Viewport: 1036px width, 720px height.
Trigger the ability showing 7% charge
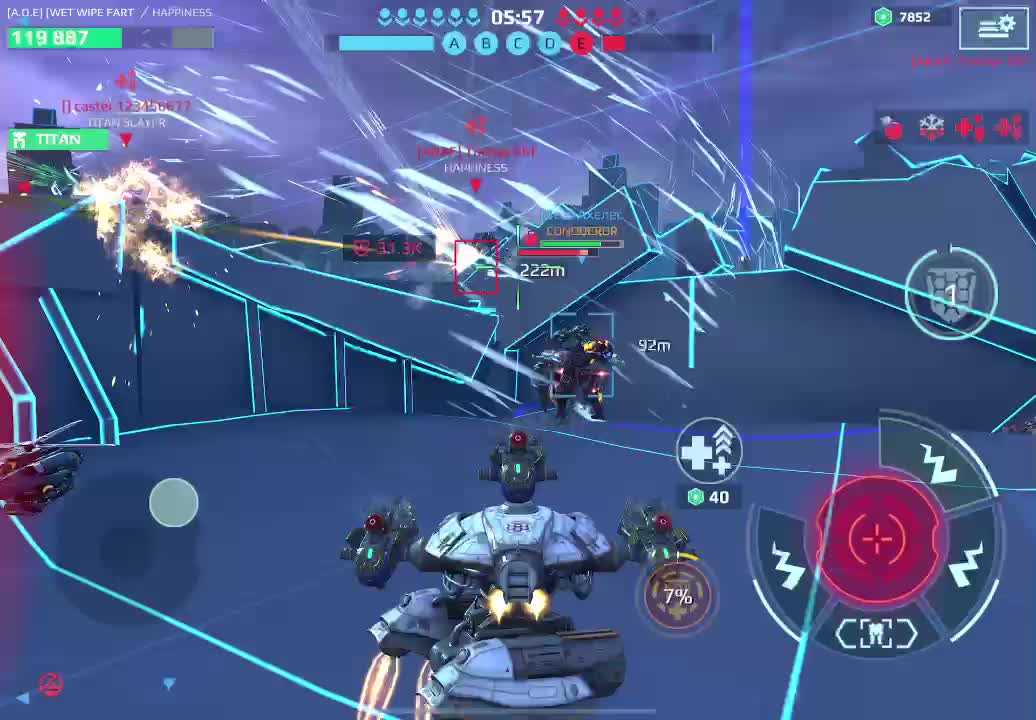[x=677, y=597]
